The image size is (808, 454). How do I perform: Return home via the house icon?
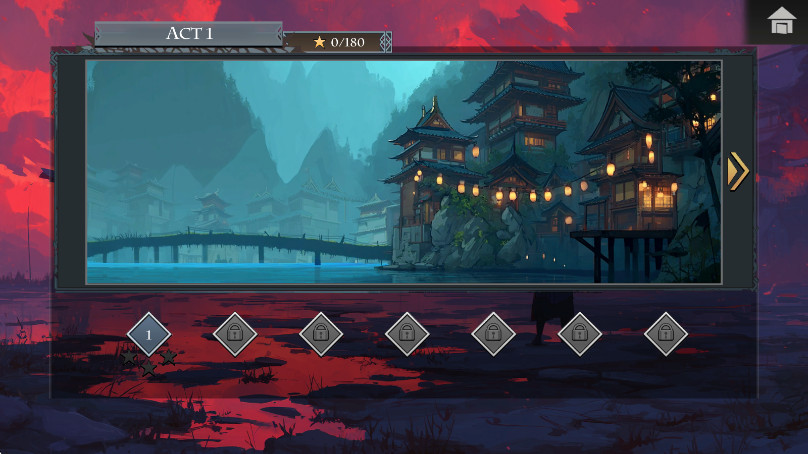pyautogui.click(x=781, y=21)
